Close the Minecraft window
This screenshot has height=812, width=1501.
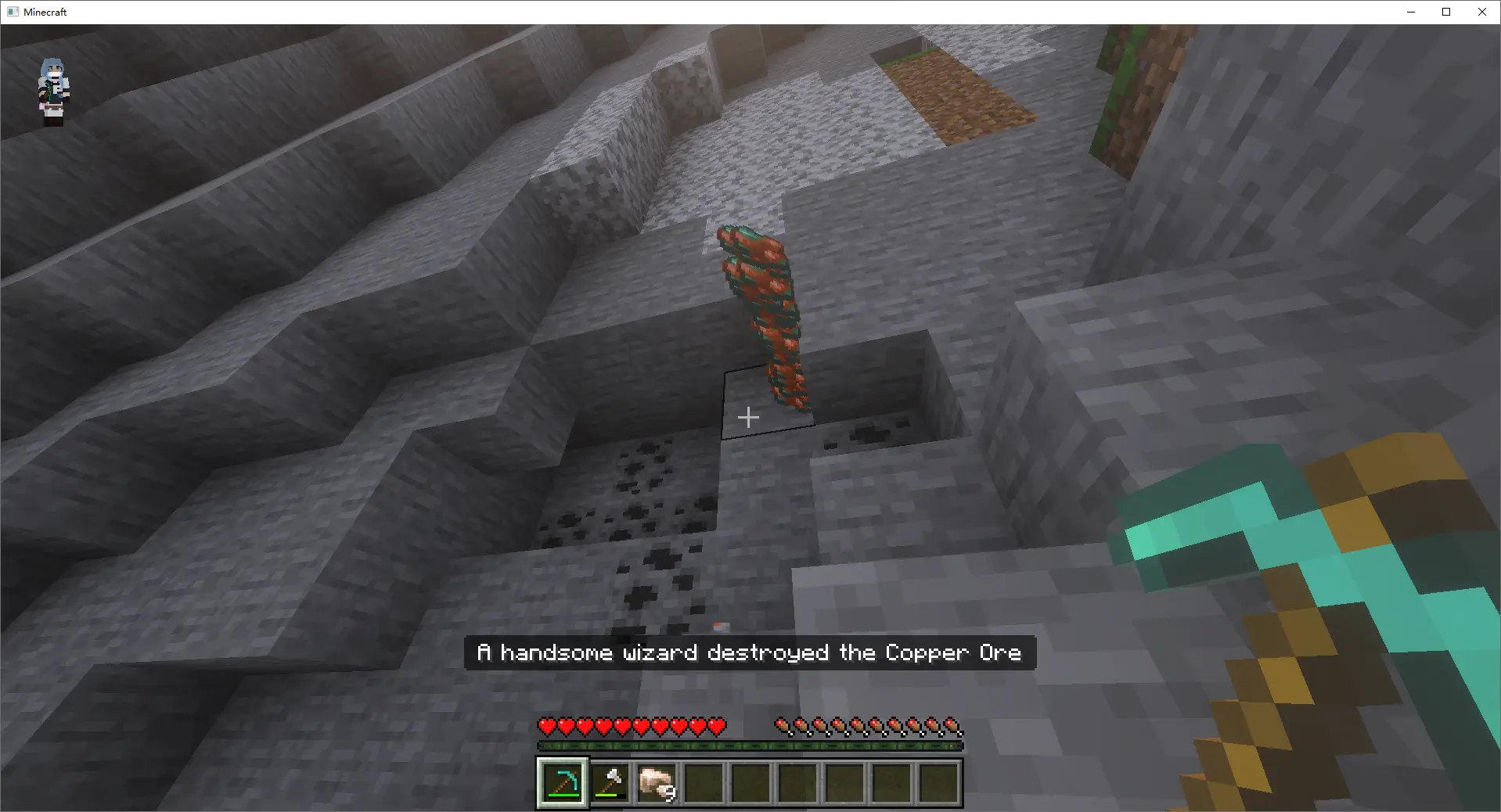(x=1481, y=12)
